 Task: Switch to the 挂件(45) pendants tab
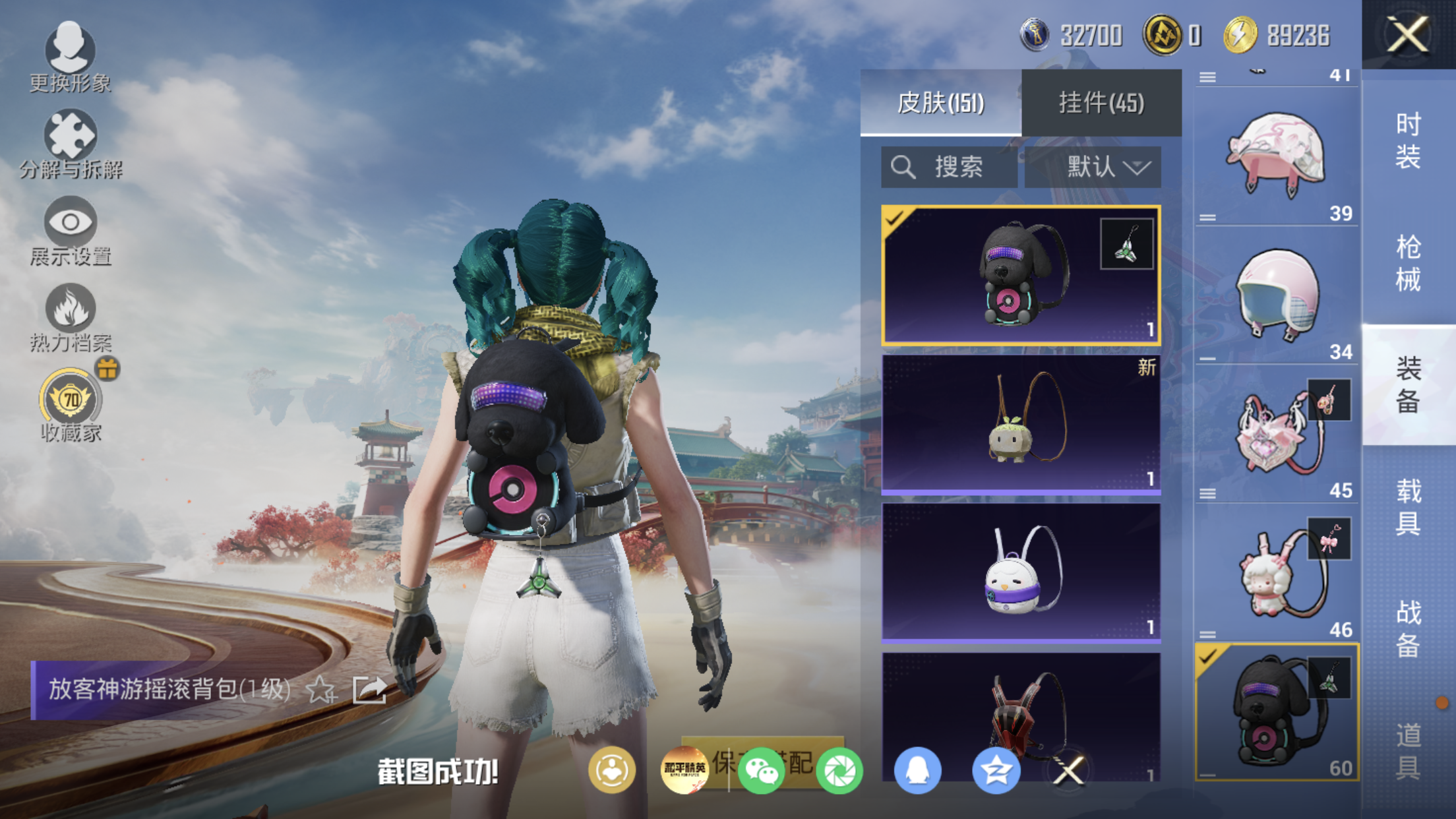coord(1101,103)
